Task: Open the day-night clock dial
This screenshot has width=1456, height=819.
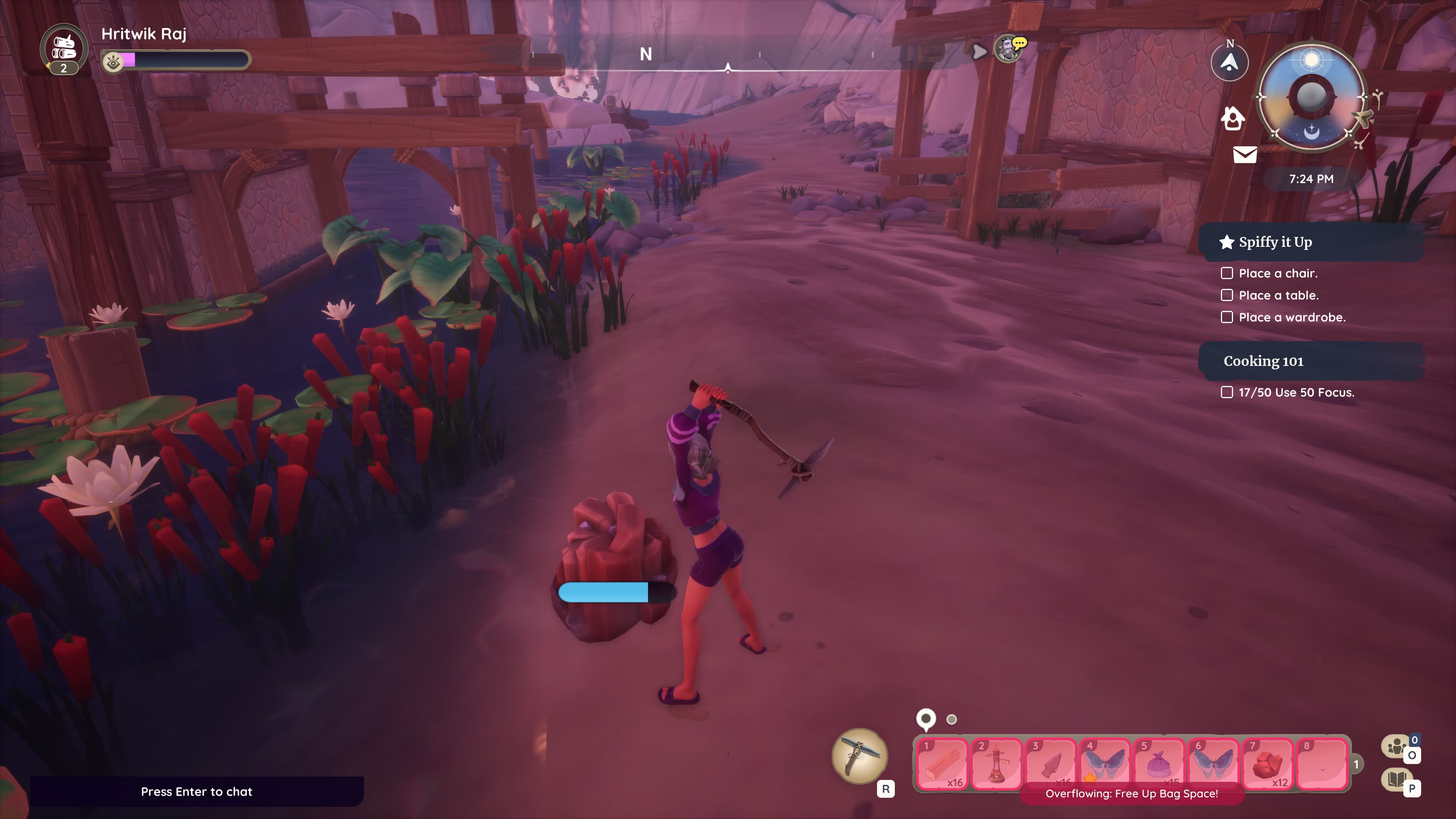Action: pos(1311,97)
